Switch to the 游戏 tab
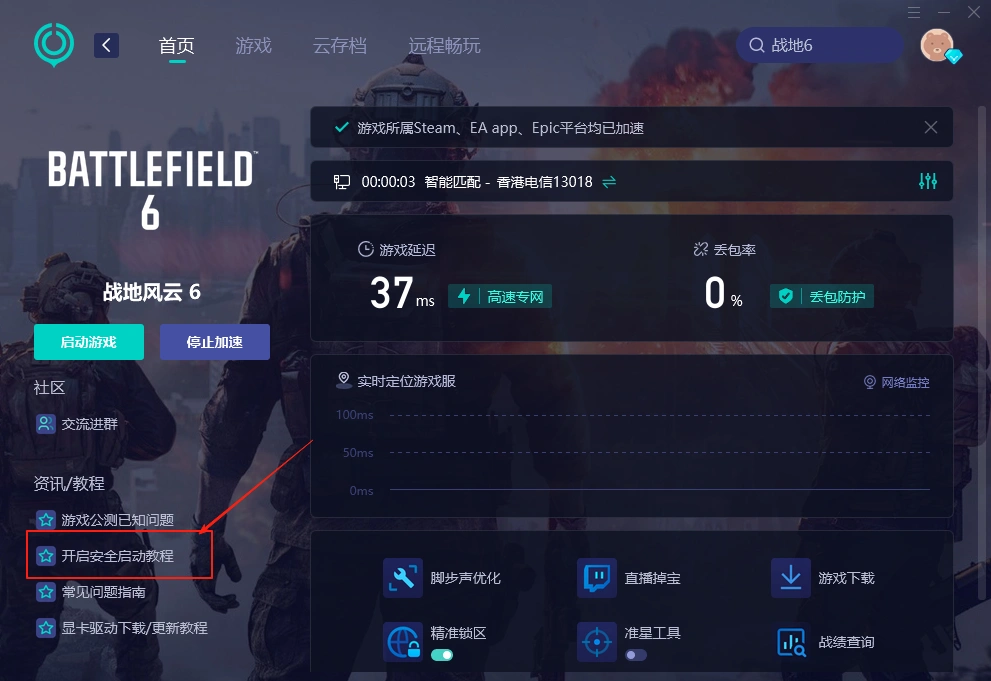991x681 pixels. click(x=253, y=46)
